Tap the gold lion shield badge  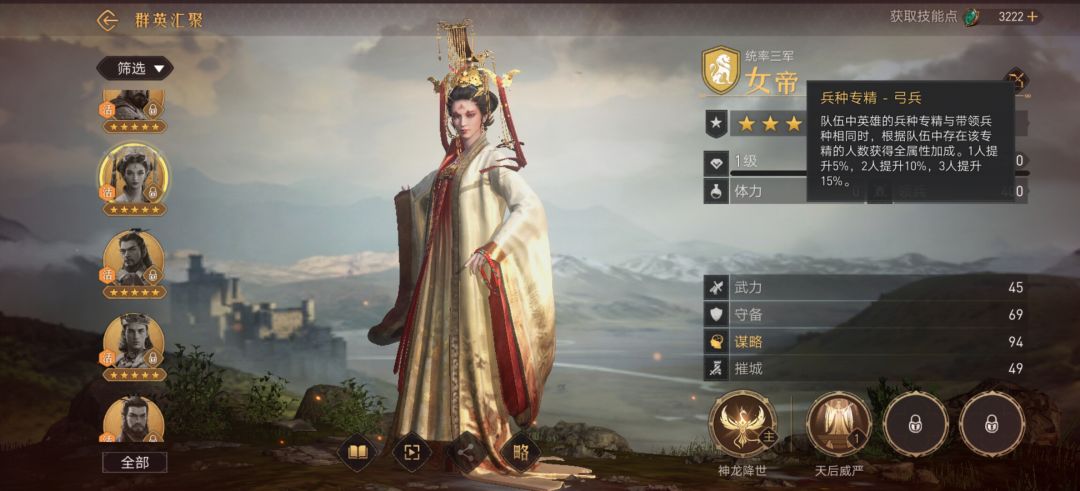720,69
